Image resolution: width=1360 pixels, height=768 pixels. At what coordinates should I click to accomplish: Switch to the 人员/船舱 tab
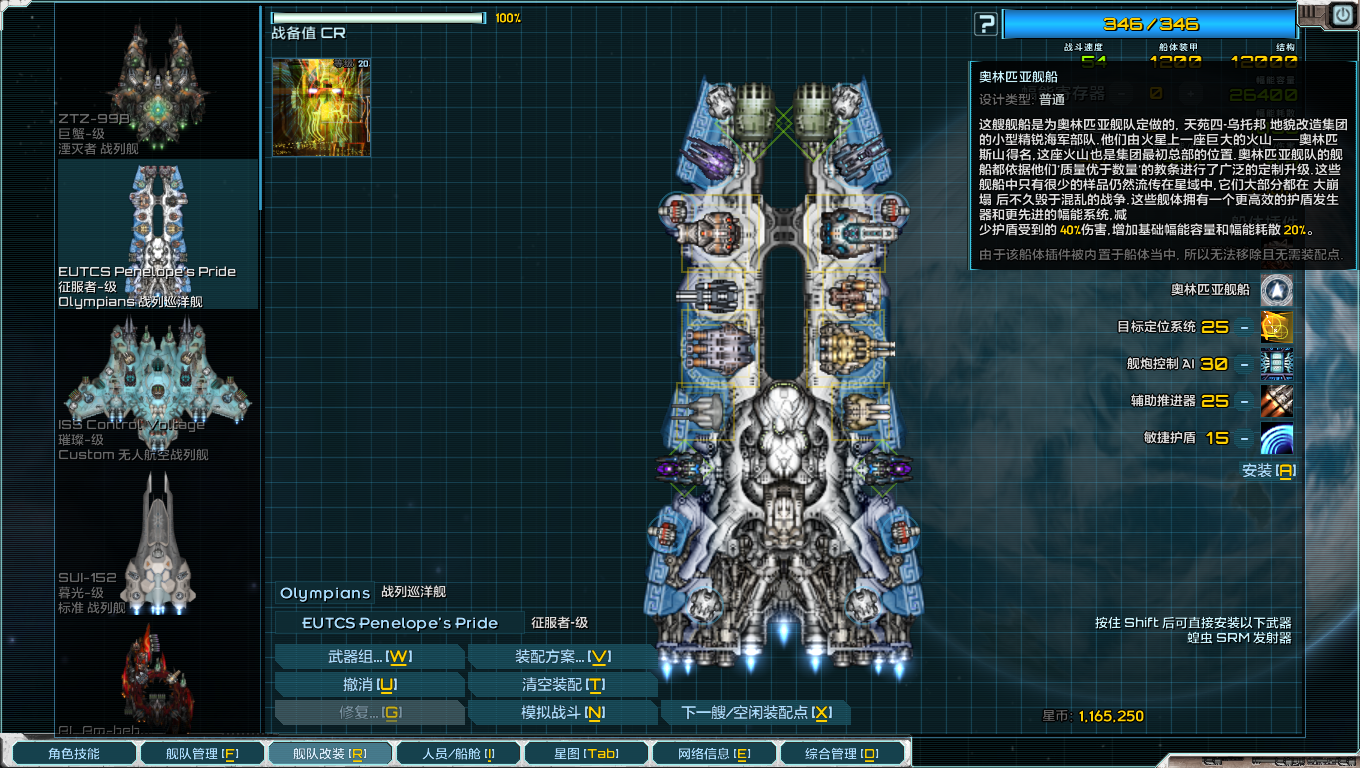click(x=458, y=752)
